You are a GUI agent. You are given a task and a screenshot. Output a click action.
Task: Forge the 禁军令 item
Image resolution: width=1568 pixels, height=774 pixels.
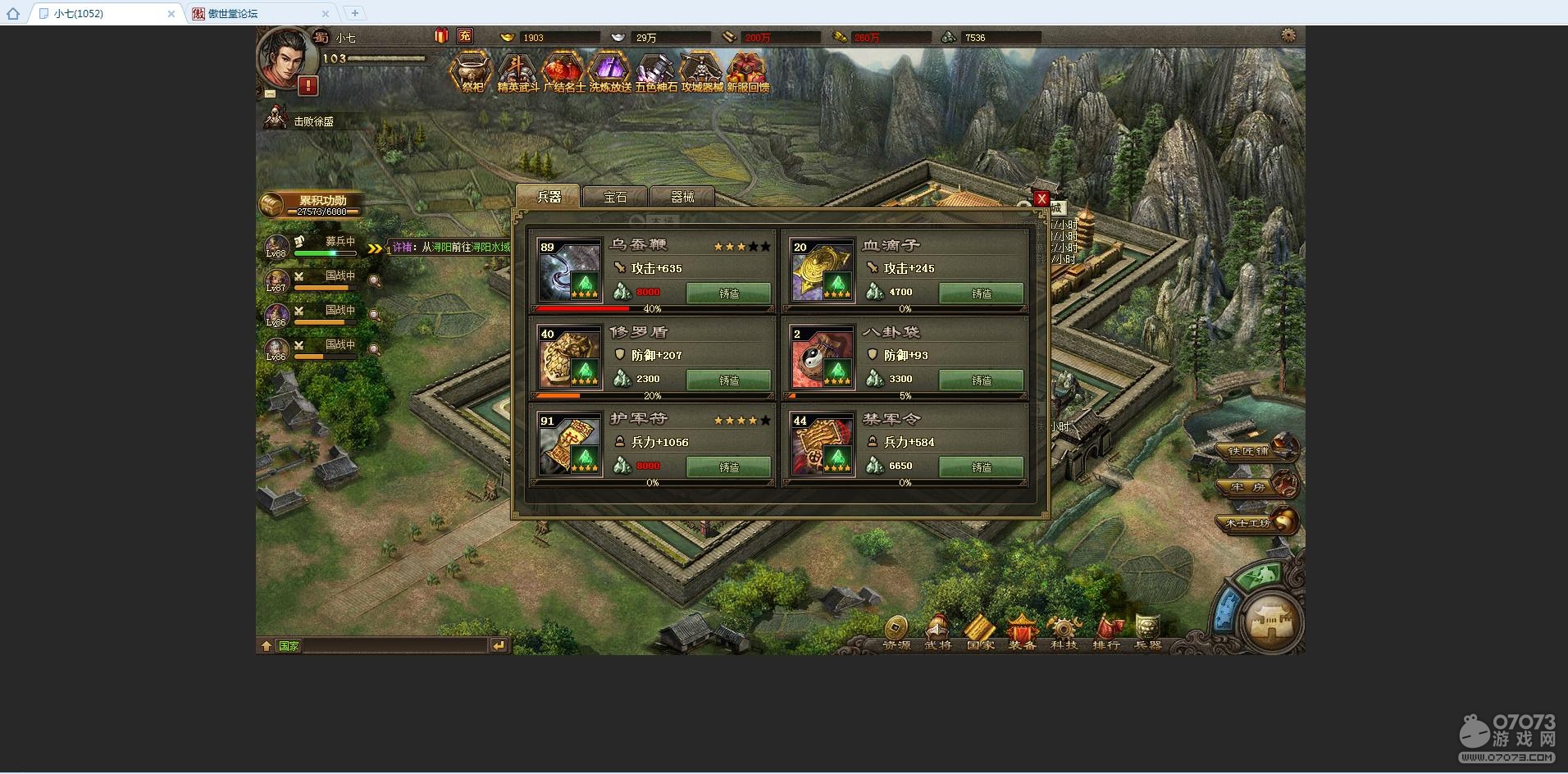[x=981, y=467]
